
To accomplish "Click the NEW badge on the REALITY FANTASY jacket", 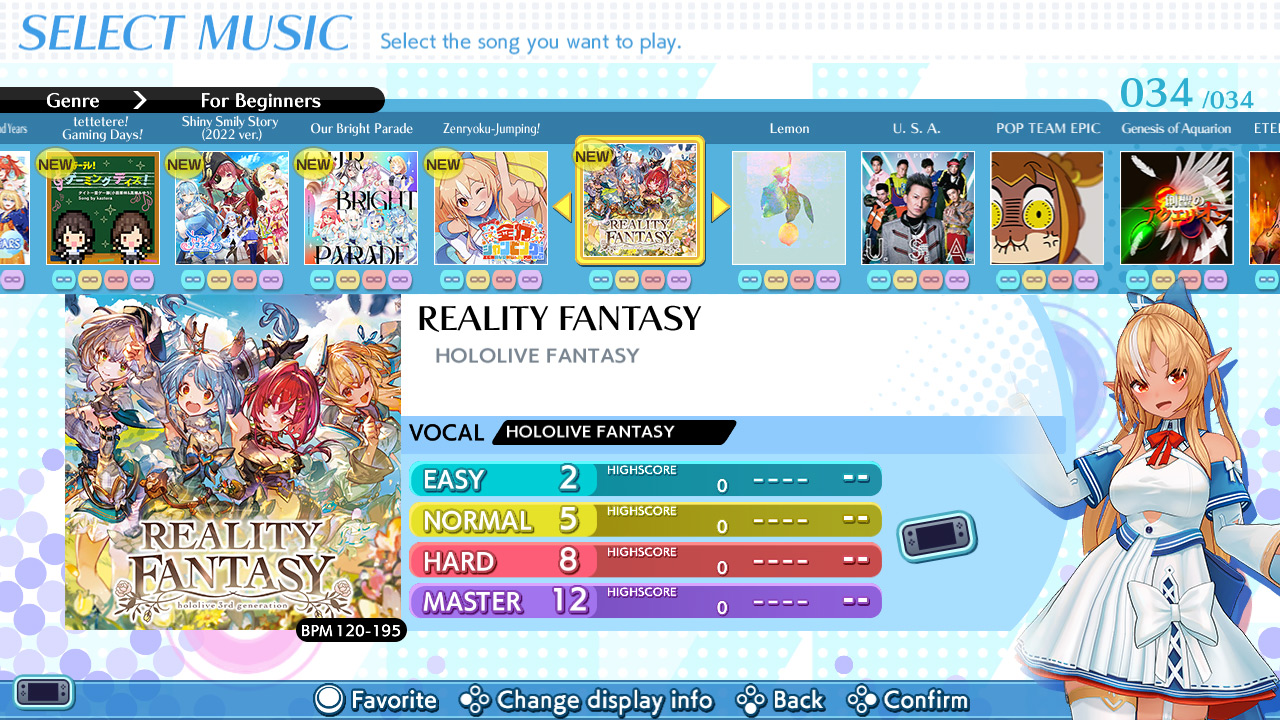I will (x=593, y=156).
